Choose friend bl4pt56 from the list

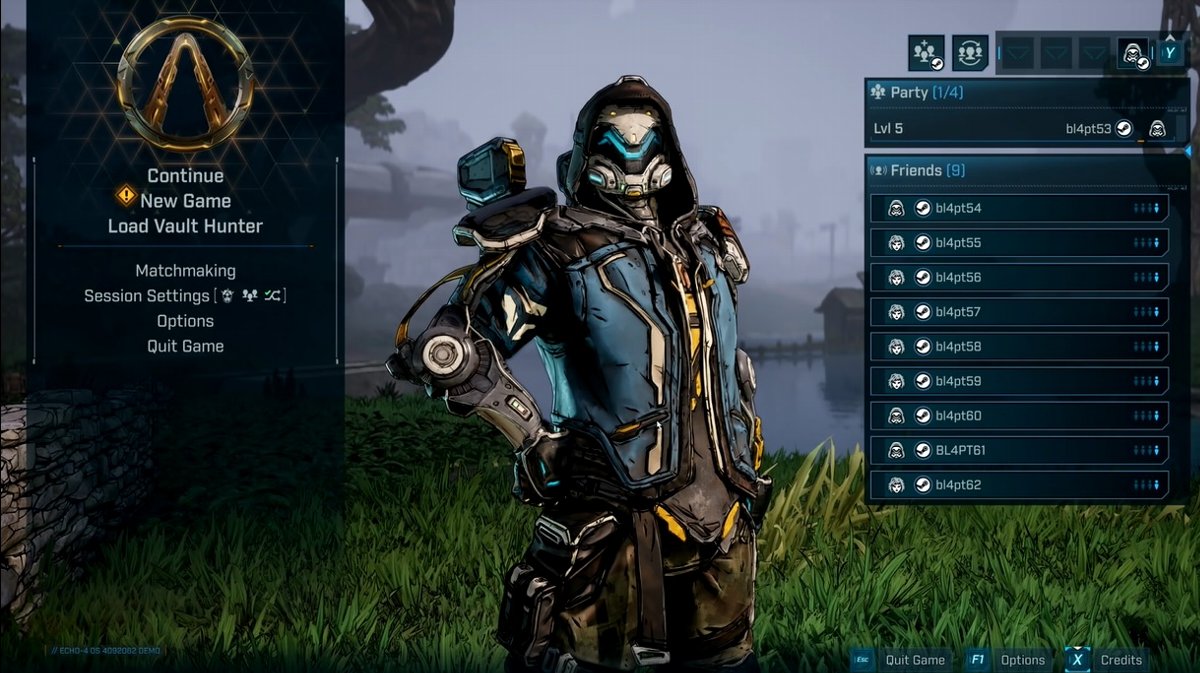click(x=1018, y=277)
